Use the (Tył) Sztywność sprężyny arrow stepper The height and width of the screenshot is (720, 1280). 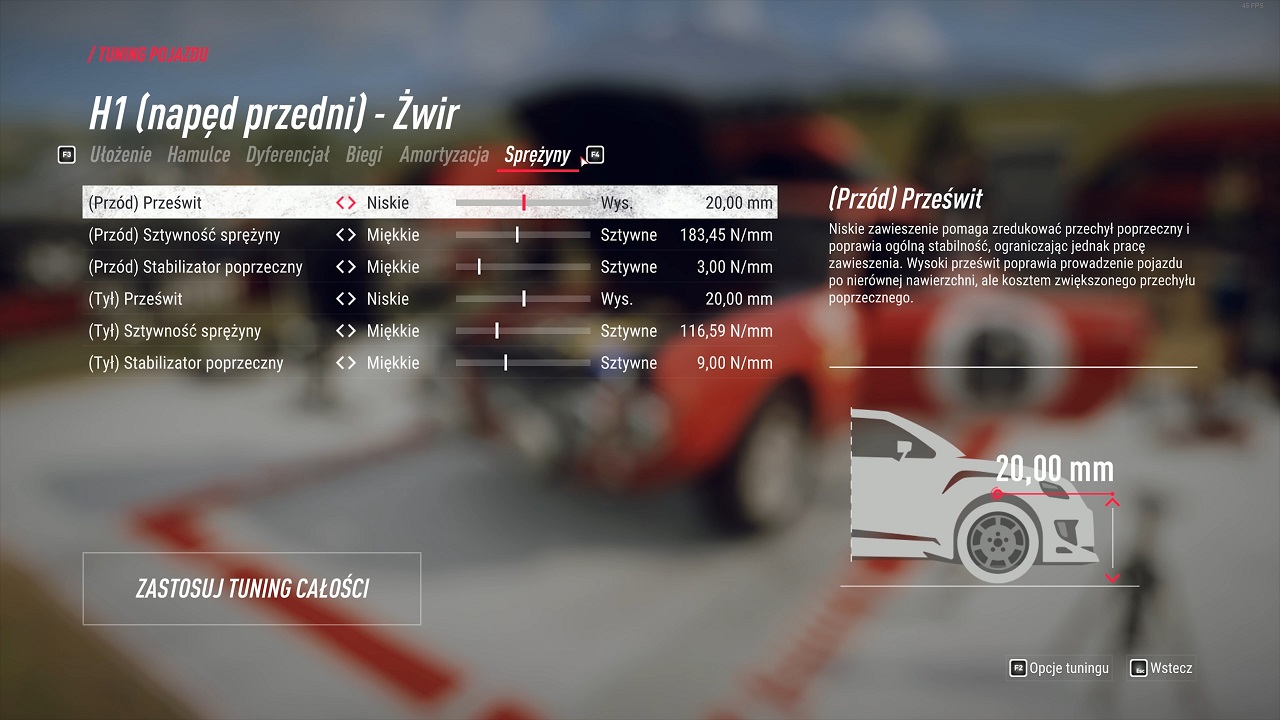346,331
